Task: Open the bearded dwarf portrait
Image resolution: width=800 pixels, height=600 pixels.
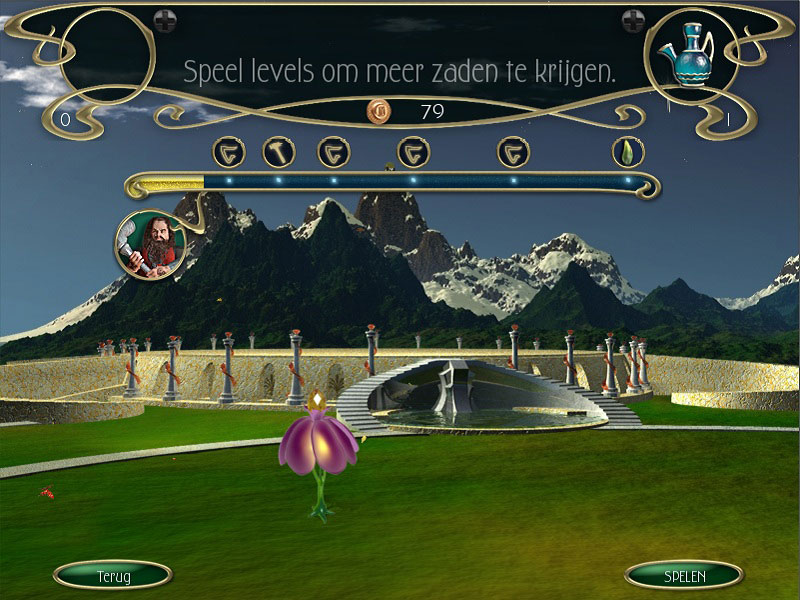Action: coord(150,244)
